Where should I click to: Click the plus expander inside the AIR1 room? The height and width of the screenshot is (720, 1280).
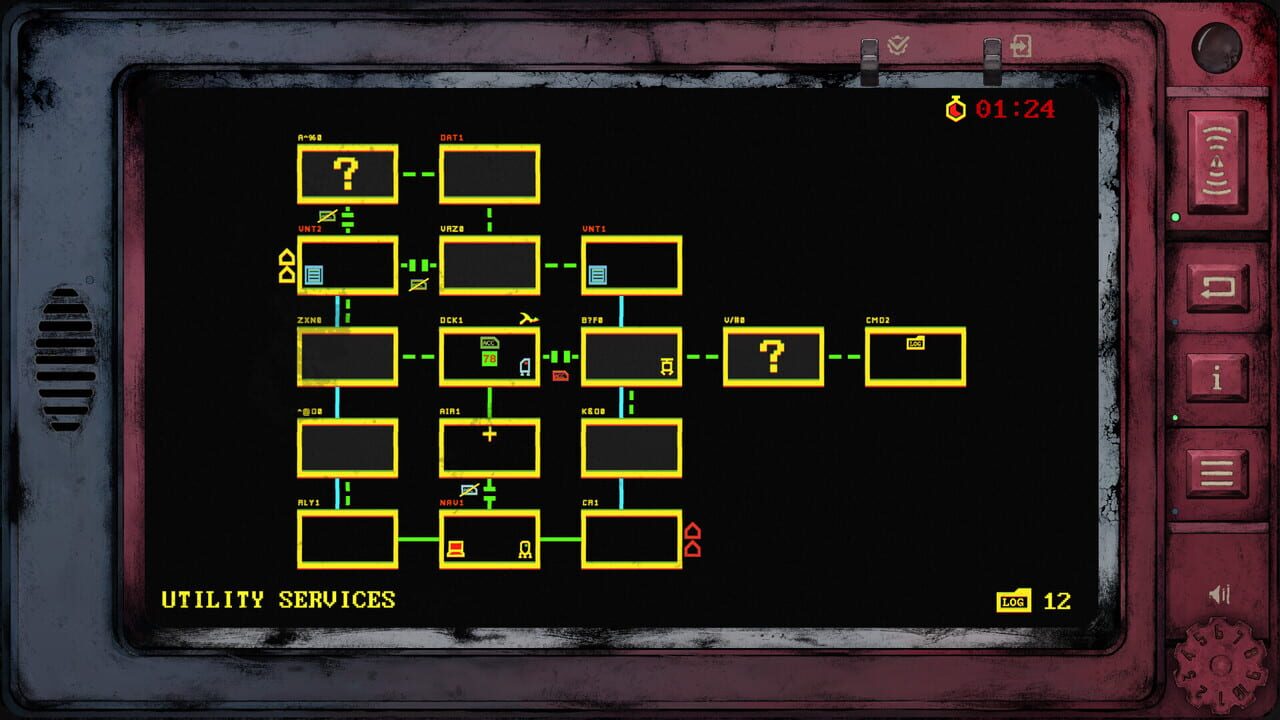[x=489, y=434]
